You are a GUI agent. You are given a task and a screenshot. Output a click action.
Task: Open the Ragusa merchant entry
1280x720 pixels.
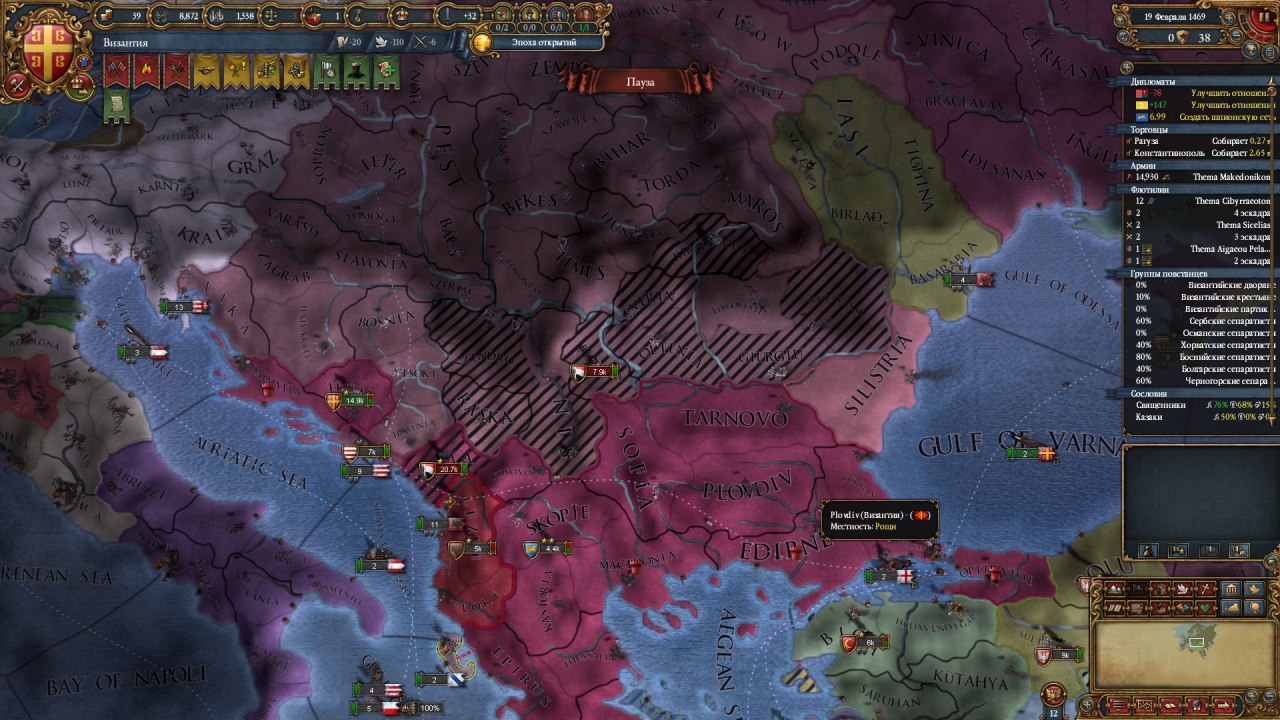click(x=1202, y=141)
